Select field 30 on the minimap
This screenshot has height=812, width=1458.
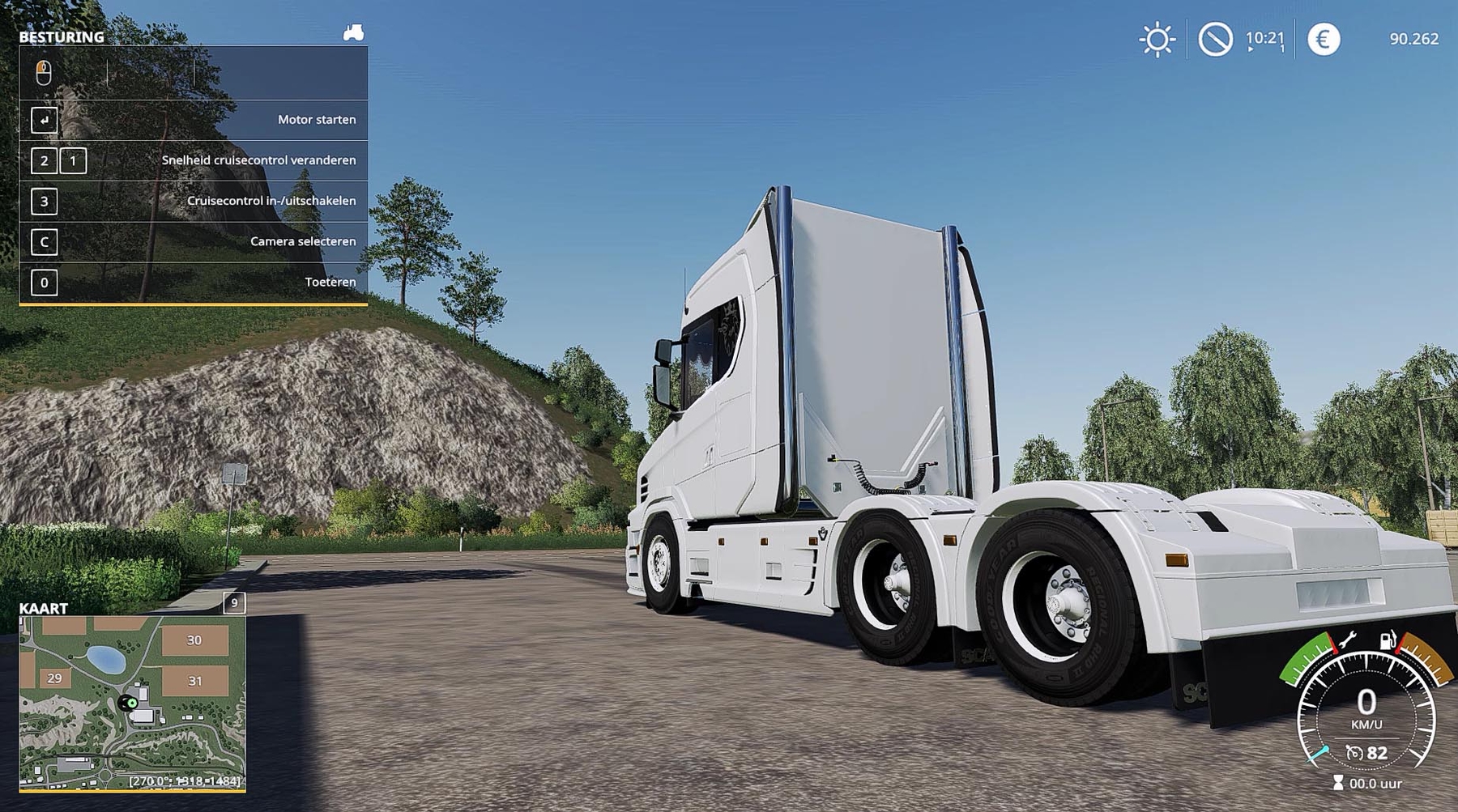194,640
